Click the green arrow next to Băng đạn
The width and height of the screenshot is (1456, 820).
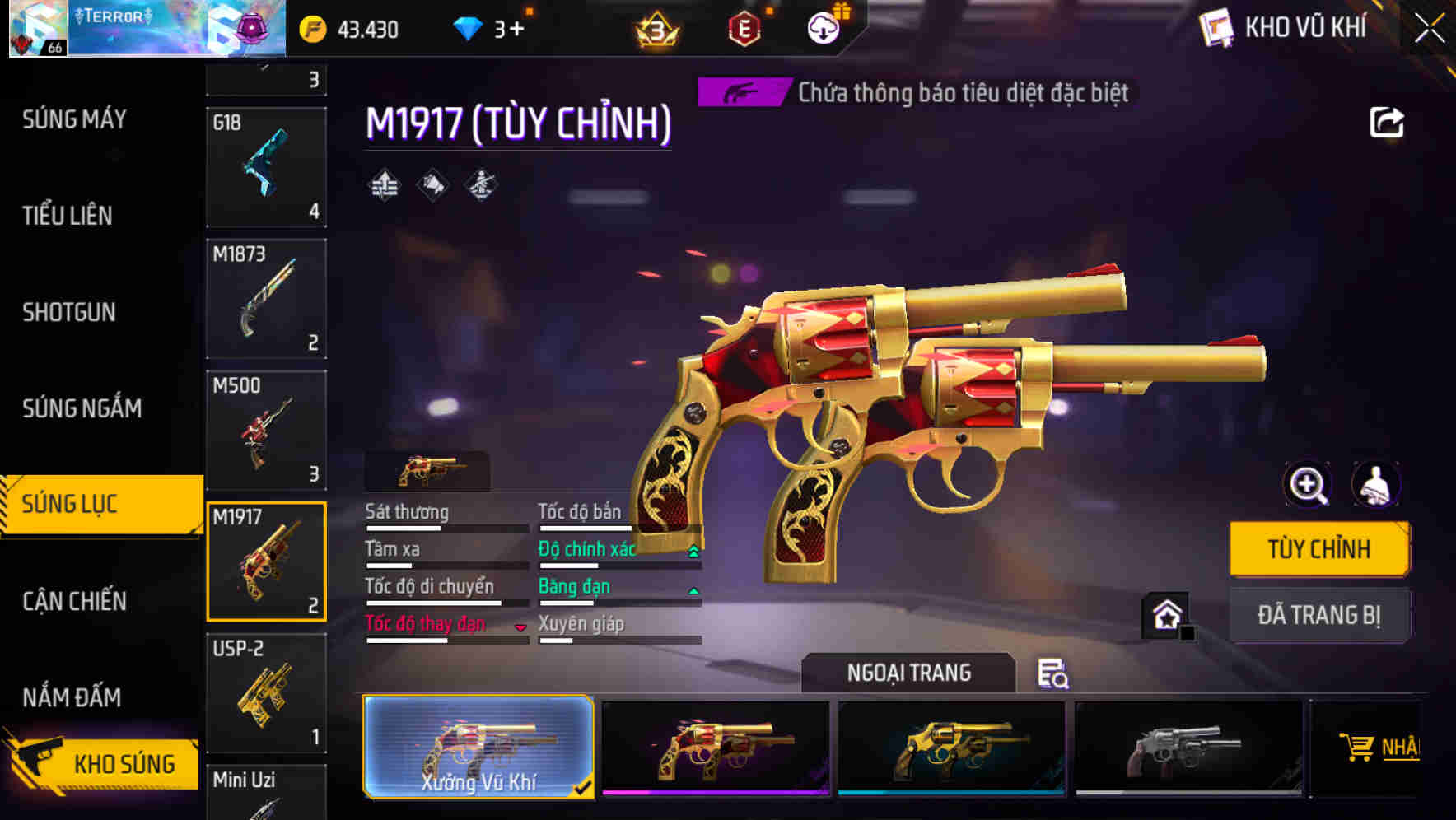(691, 589)
